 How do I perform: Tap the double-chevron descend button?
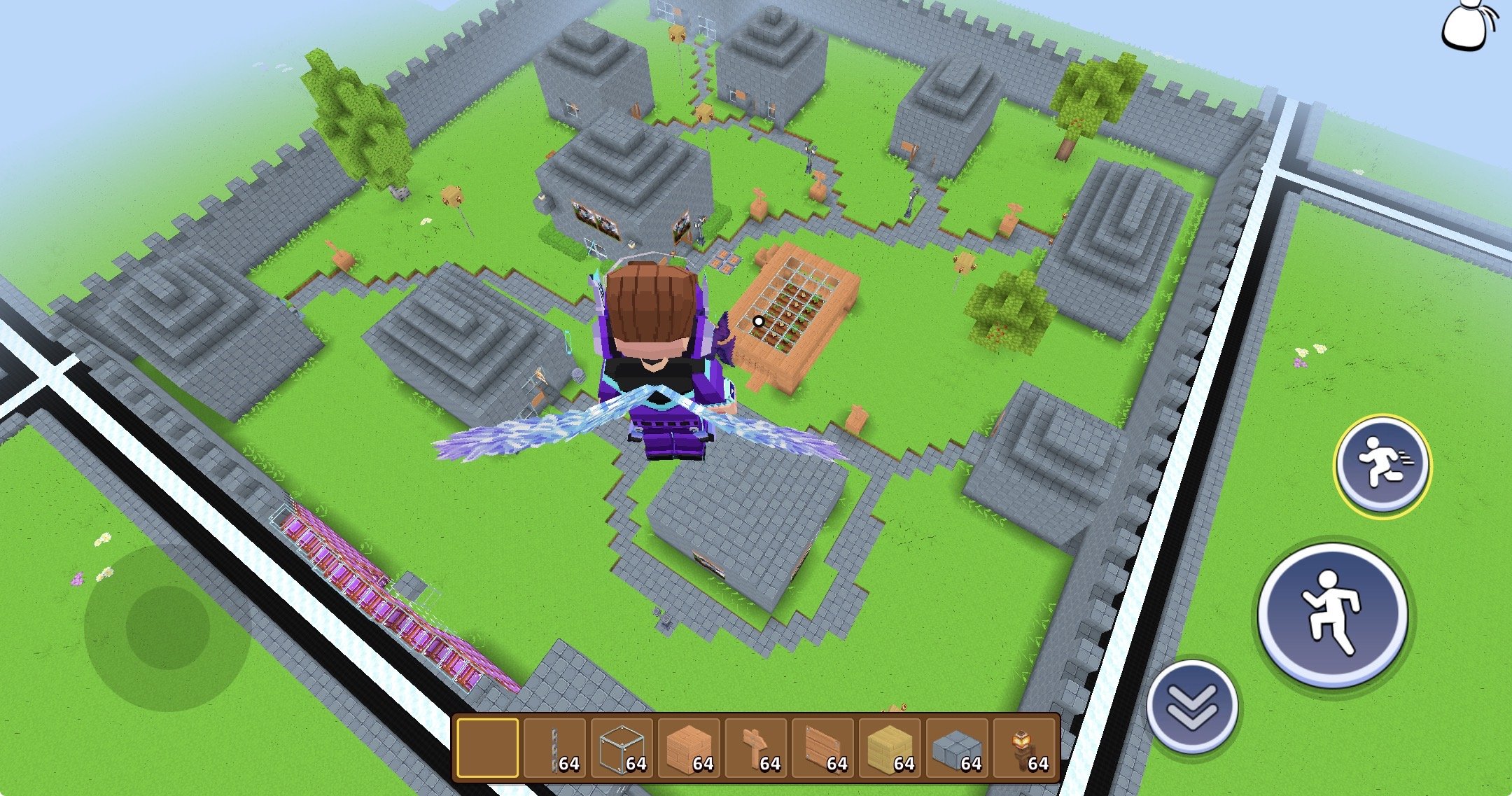1193,706
